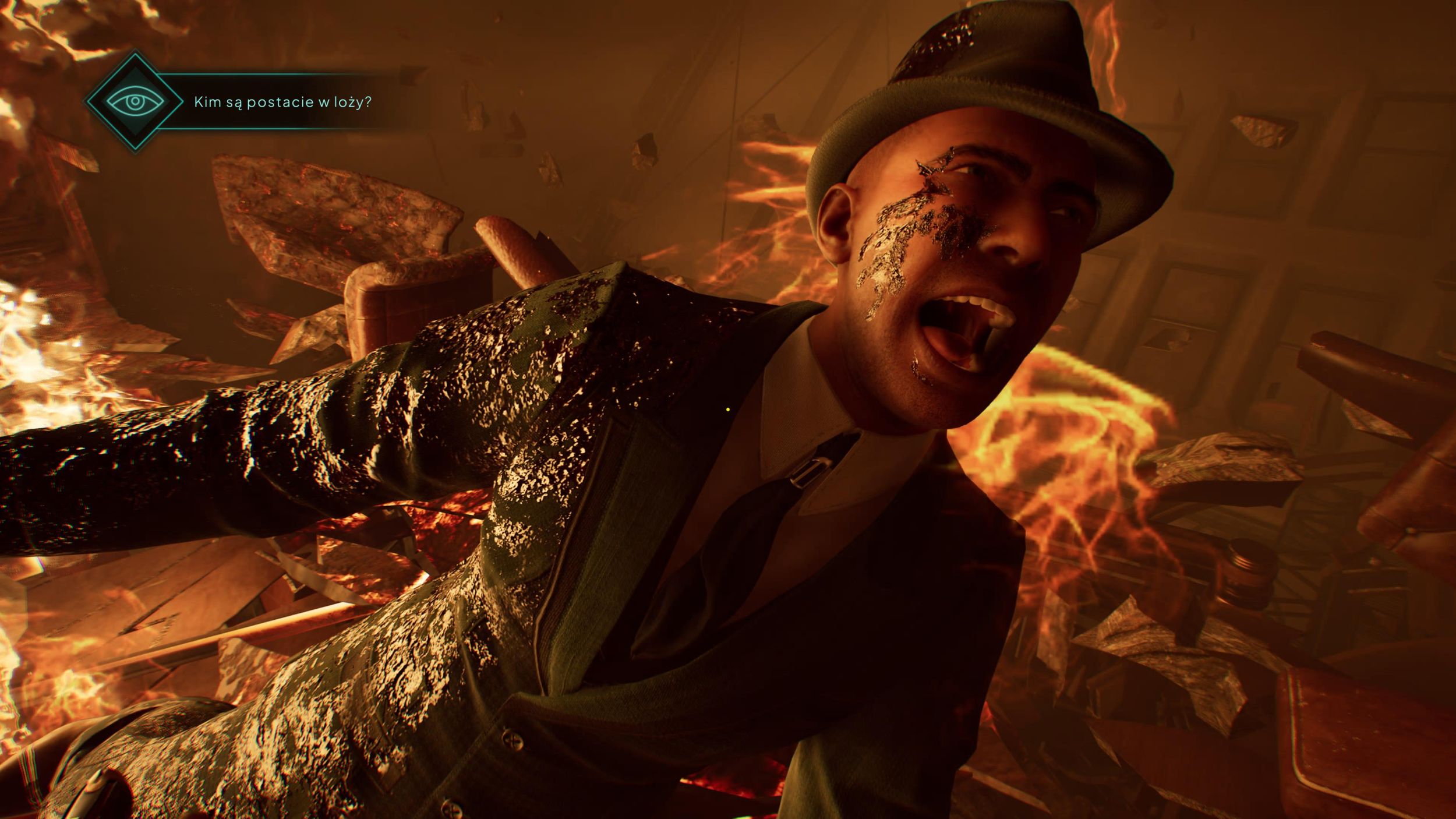
Task: Select the "Kim są postacie w loży?" objective
Action: tap(282, 103)
